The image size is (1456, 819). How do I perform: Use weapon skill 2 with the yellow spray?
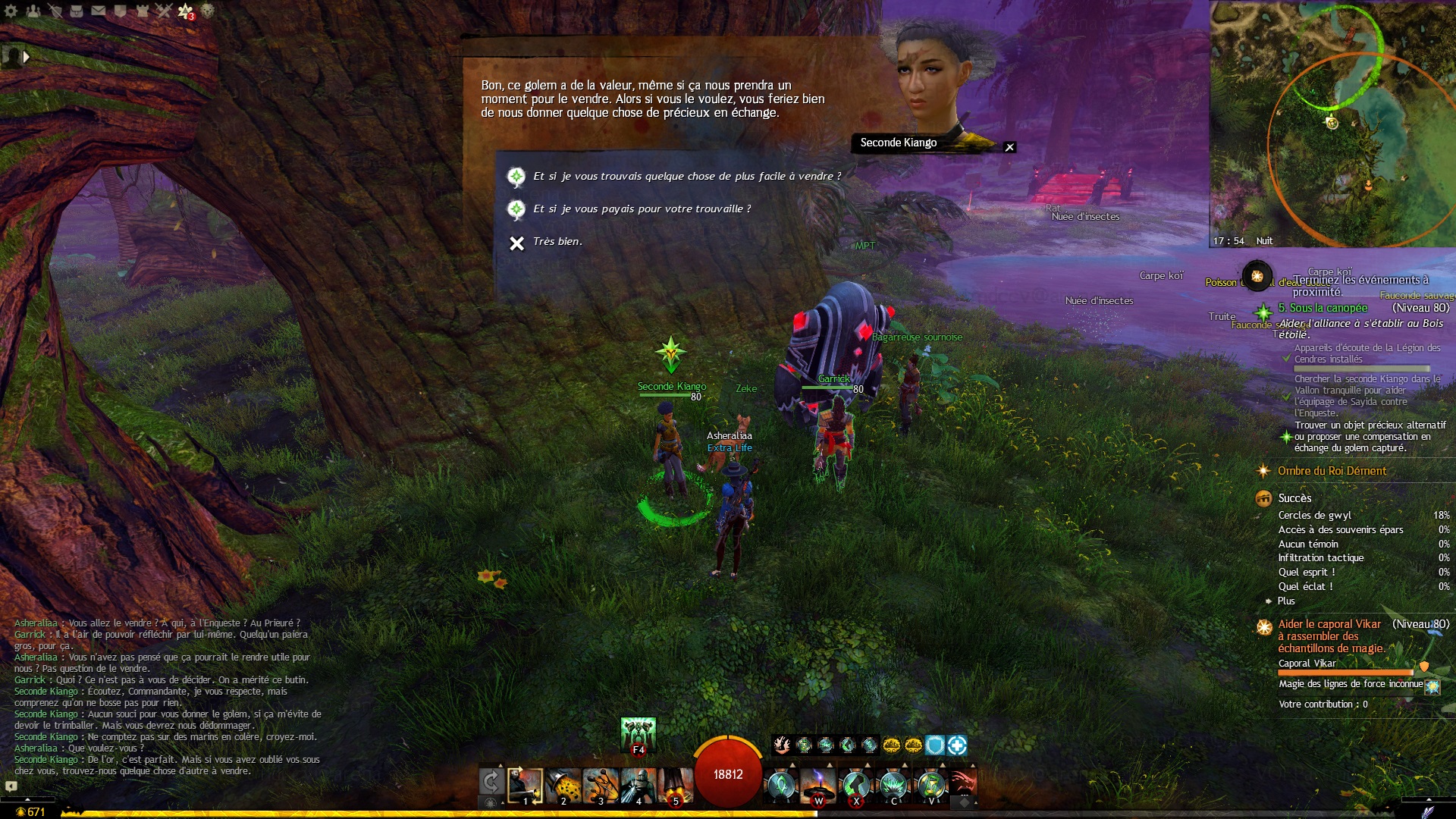point(563,786)
